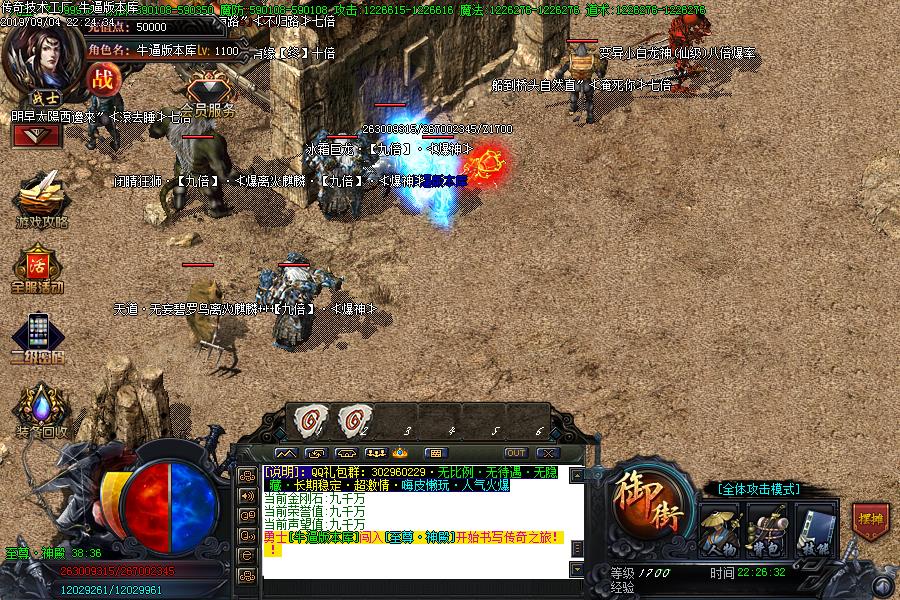Open the 装备回收 equipment recycle icon
This screenshot has width=900, height=600.
(41, 410)
